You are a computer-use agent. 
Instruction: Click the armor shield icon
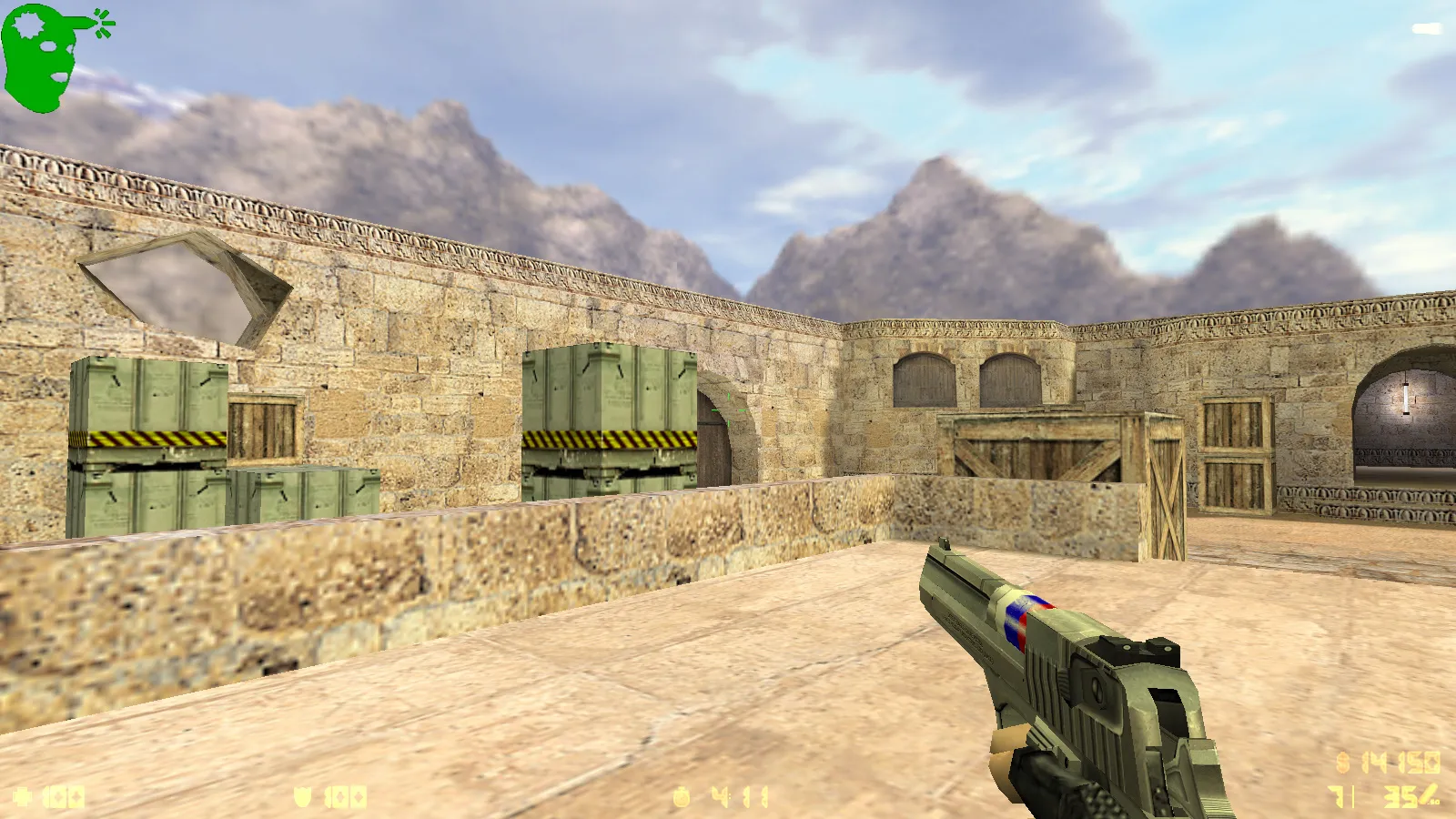pyautogui.click(x=300, y=796)
